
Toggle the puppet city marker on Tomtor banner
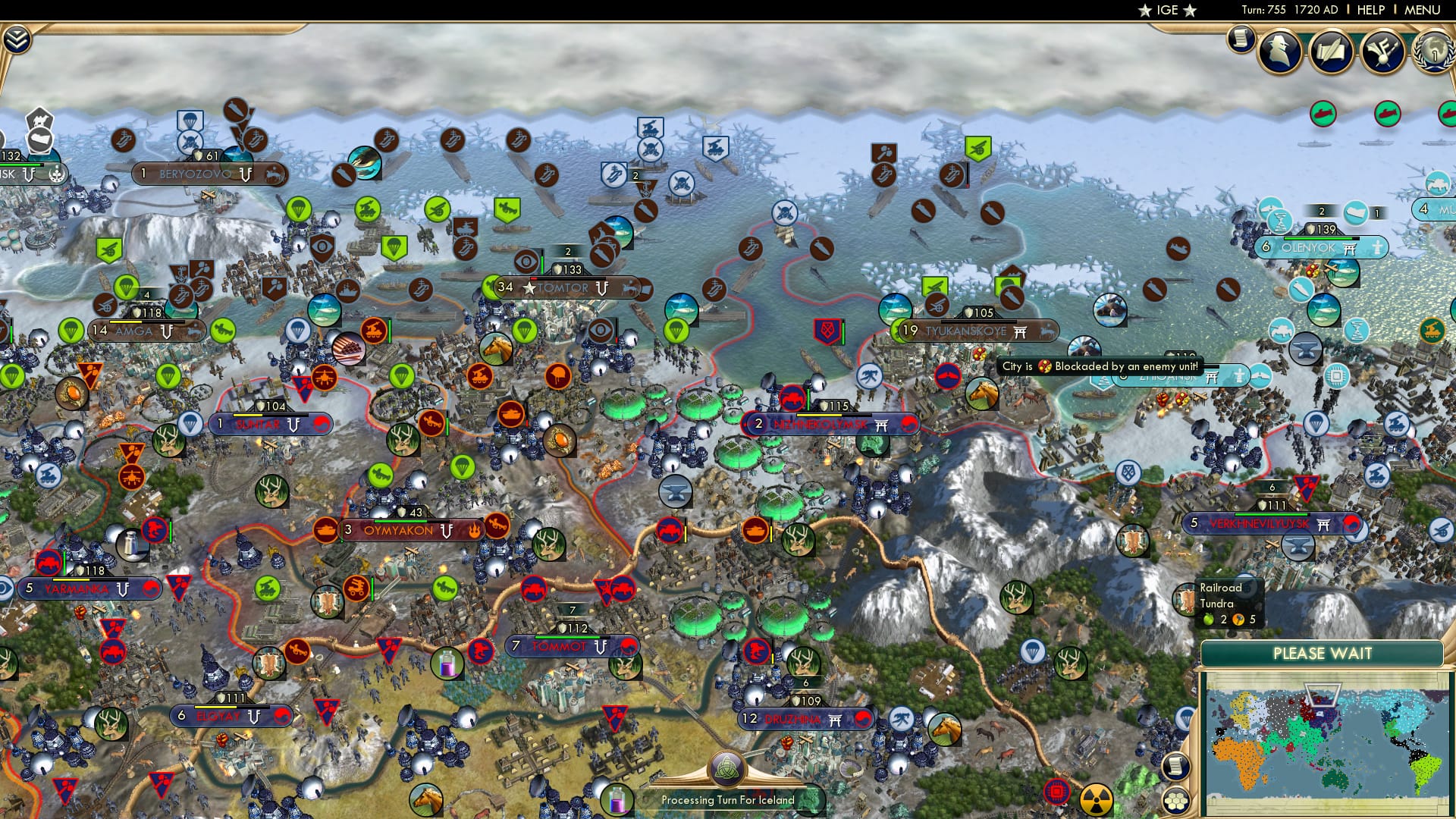click(602, 289)
